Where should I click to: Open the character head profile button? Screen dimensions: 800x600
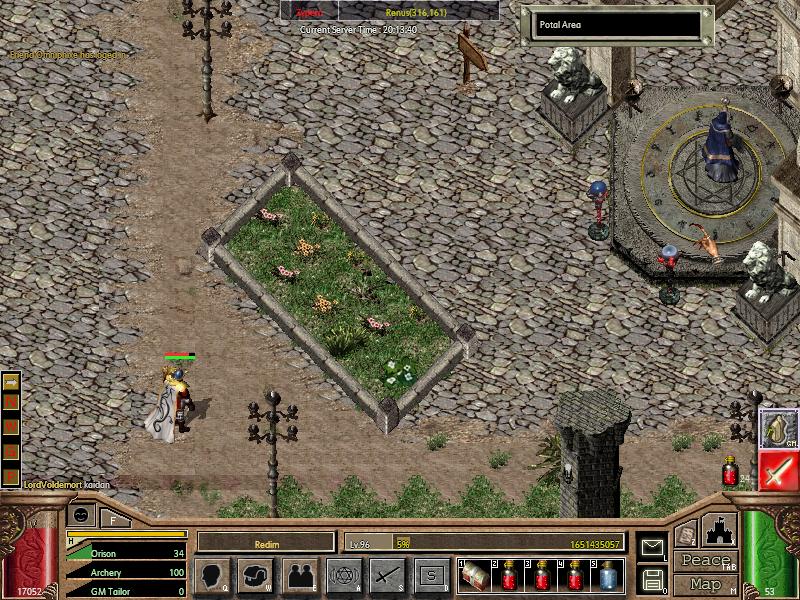pos(213,575)
